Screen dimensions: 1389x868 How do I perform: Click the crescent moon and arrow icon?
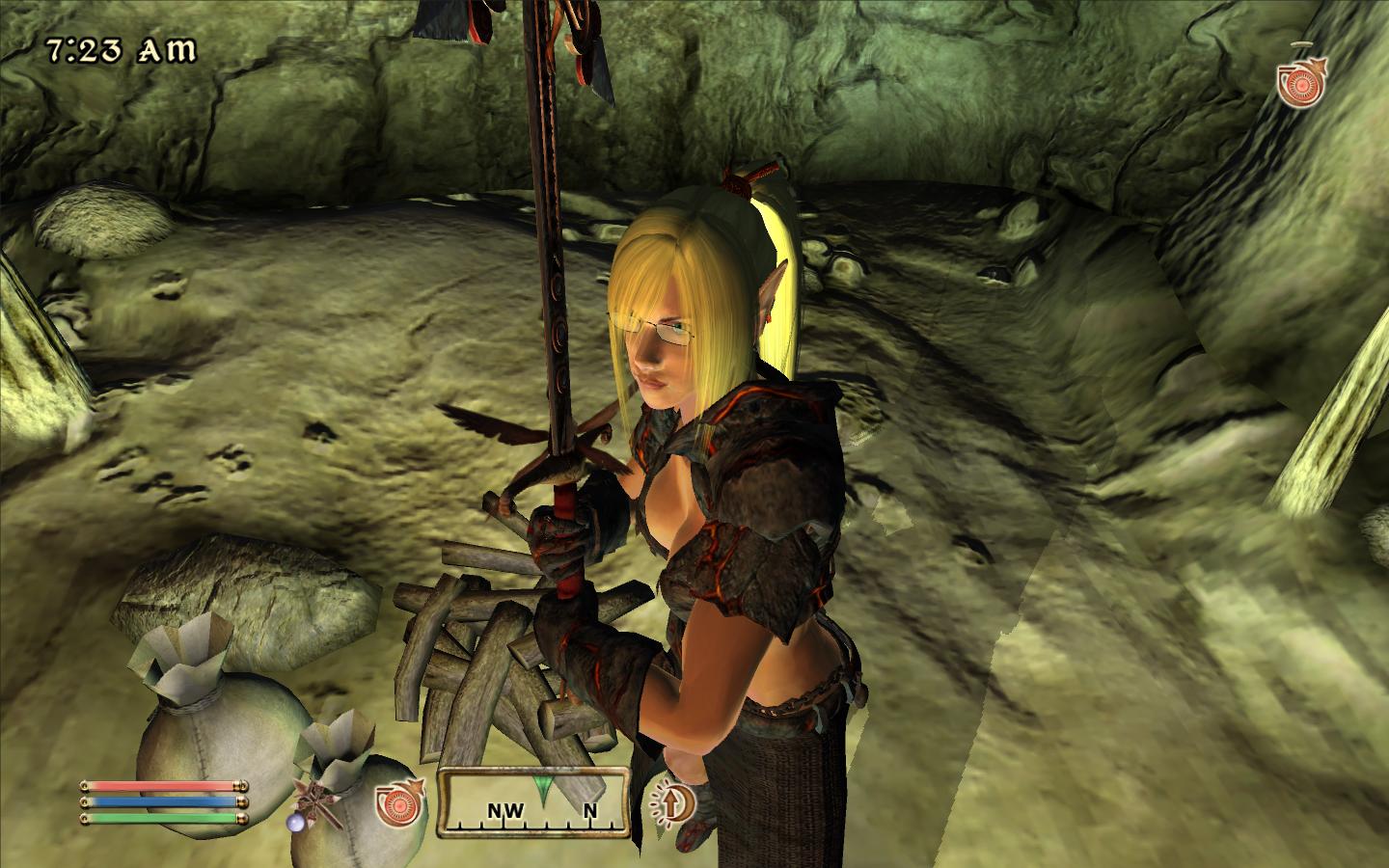pos(672,802)
